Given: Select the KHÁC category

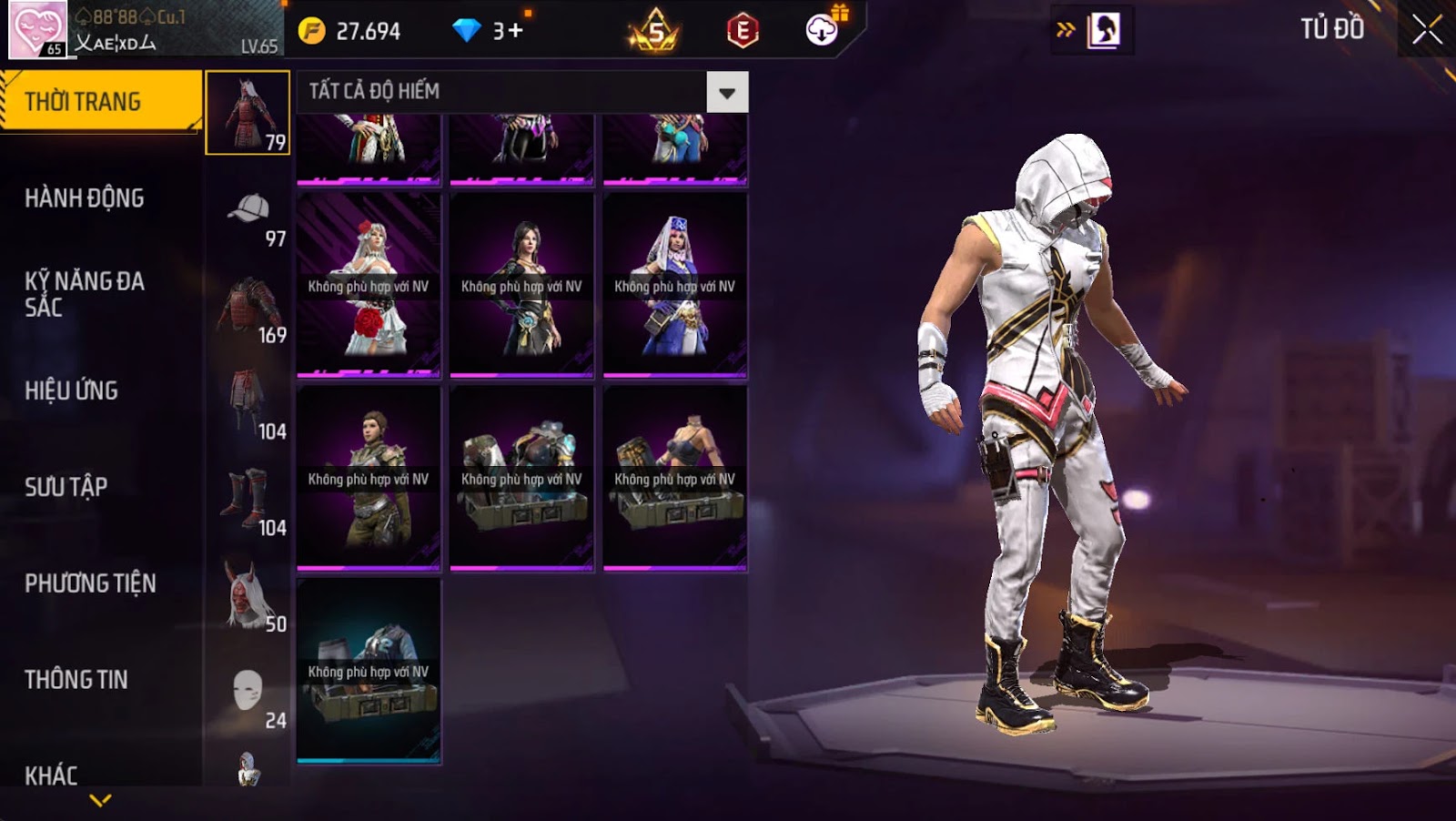Looking at the screenshot, I should click(51, 775).
